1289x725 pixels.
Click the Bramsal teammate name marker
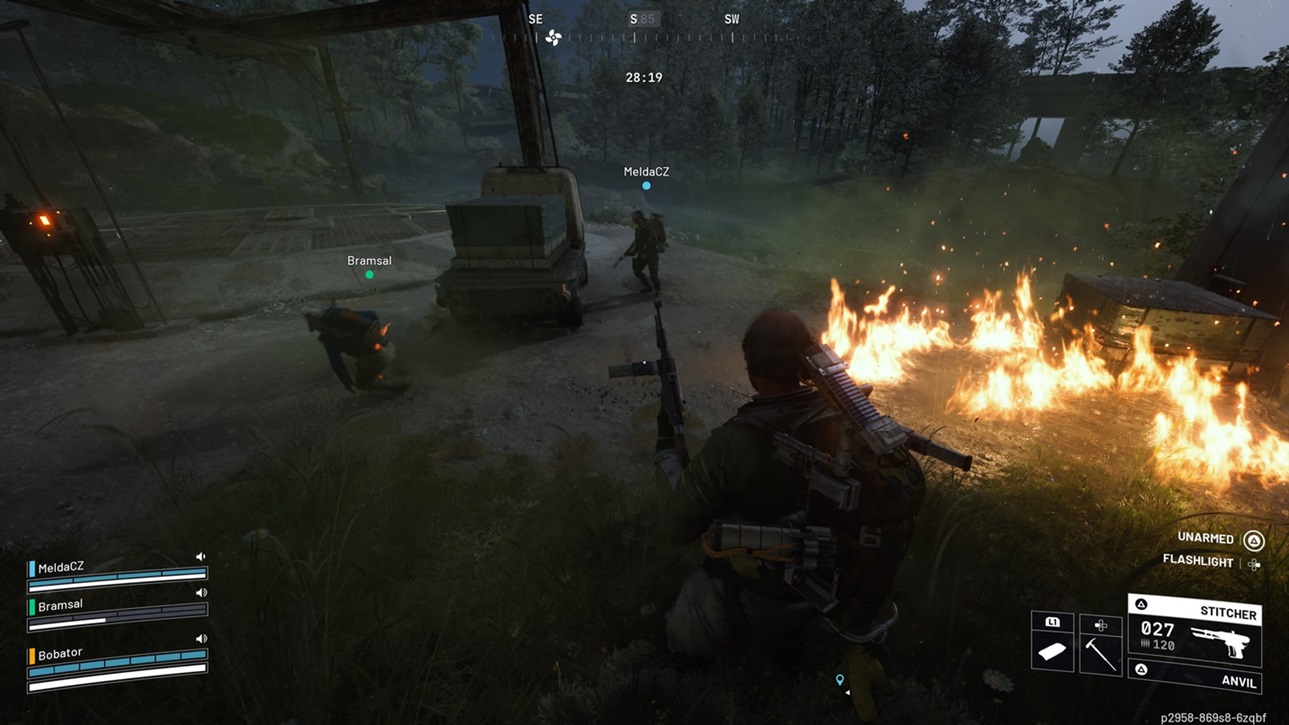coord(369,261)
